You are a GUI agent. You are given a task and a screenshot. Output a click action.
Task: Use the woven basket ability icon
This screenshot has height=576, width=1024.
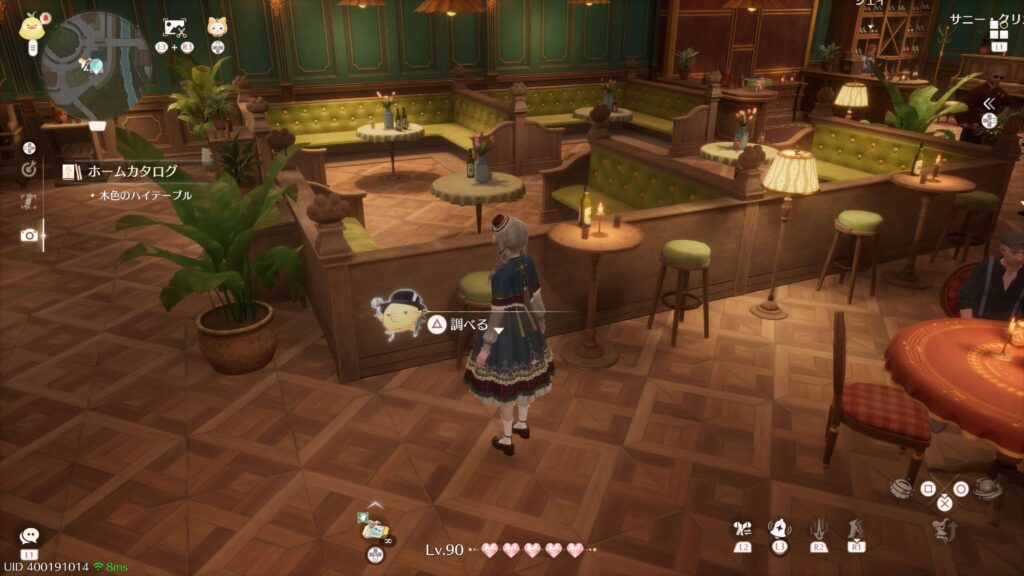click(x=901, y=489)
